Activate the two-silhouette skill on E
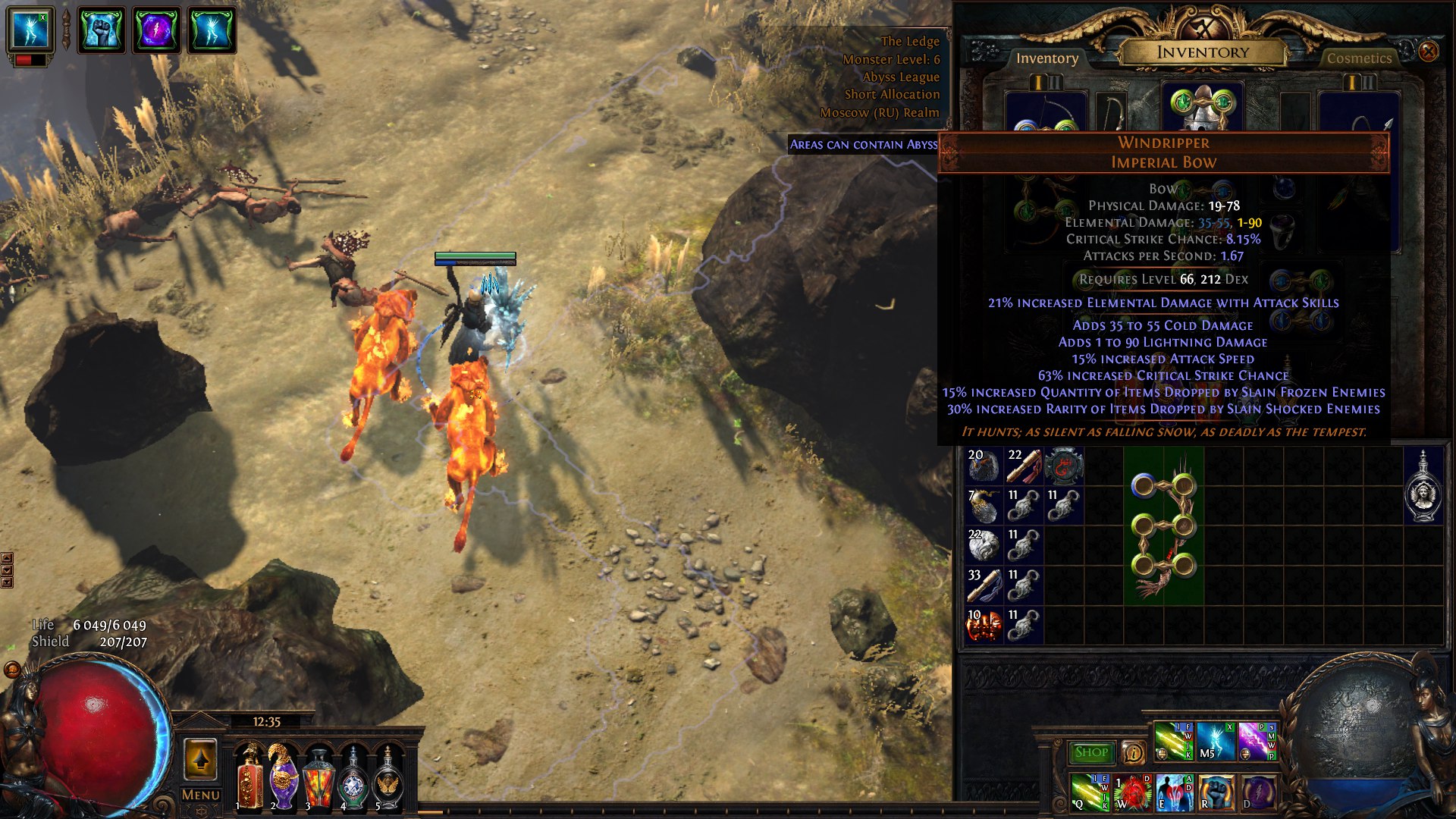 [x=1174, y=792]
